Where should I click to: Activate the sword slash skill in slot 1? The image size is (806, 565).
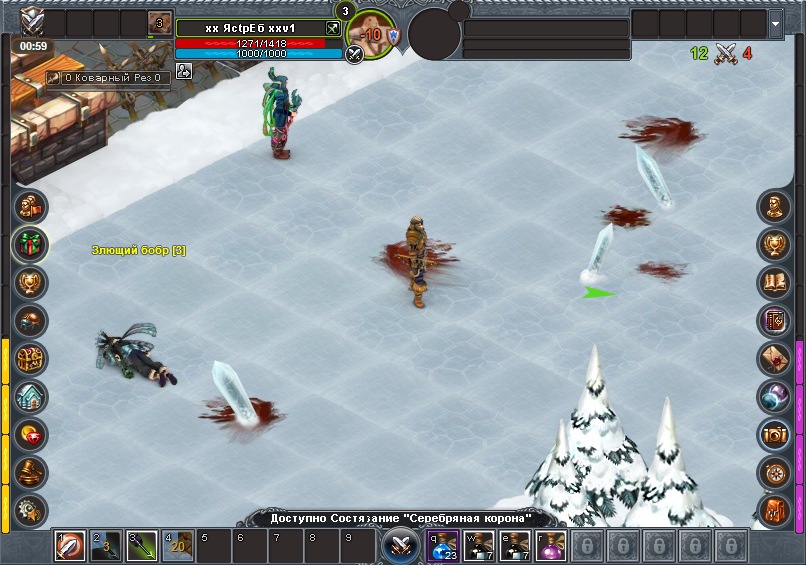pyautogui.click(x=70, y=546)
